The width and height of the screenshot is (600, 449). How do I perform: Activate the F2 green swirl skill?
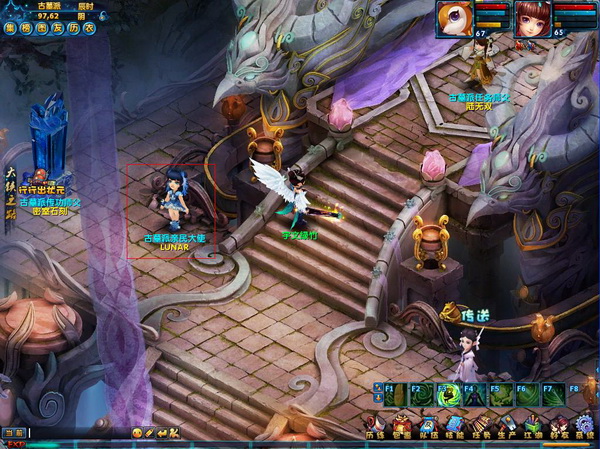[421, 396]
